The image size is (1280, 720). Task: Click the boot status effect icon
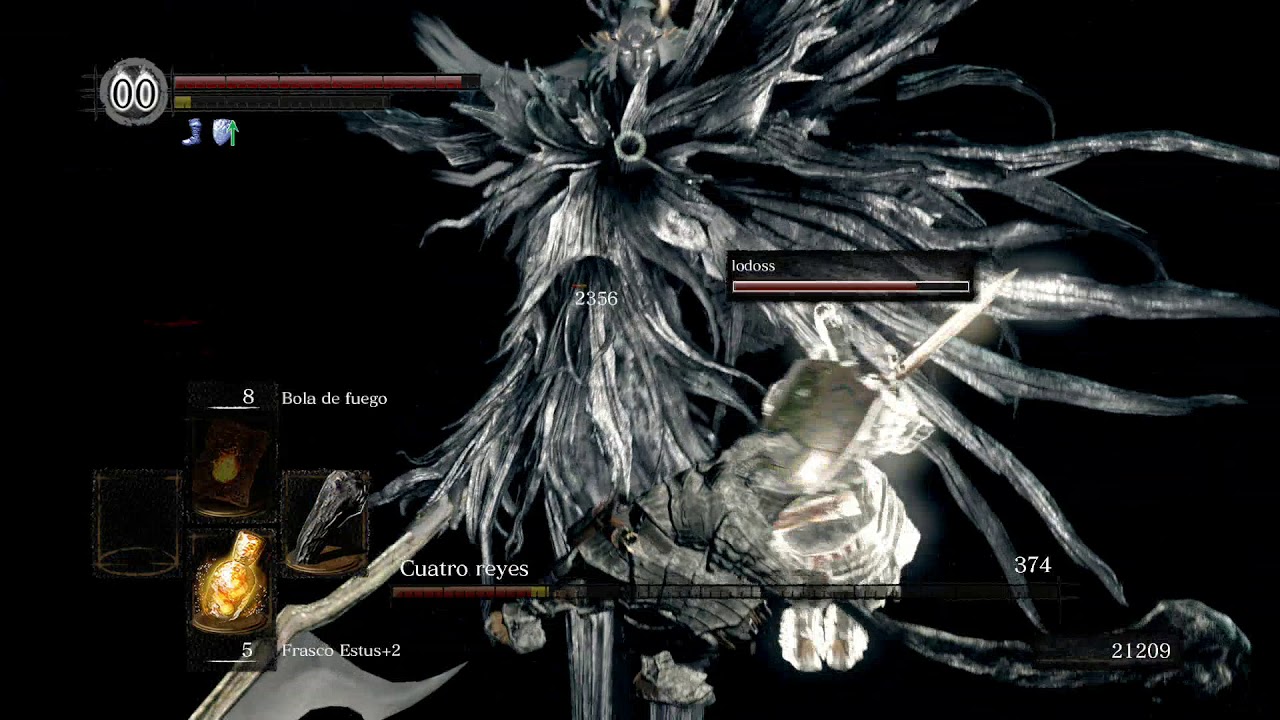tap(192, 132)
